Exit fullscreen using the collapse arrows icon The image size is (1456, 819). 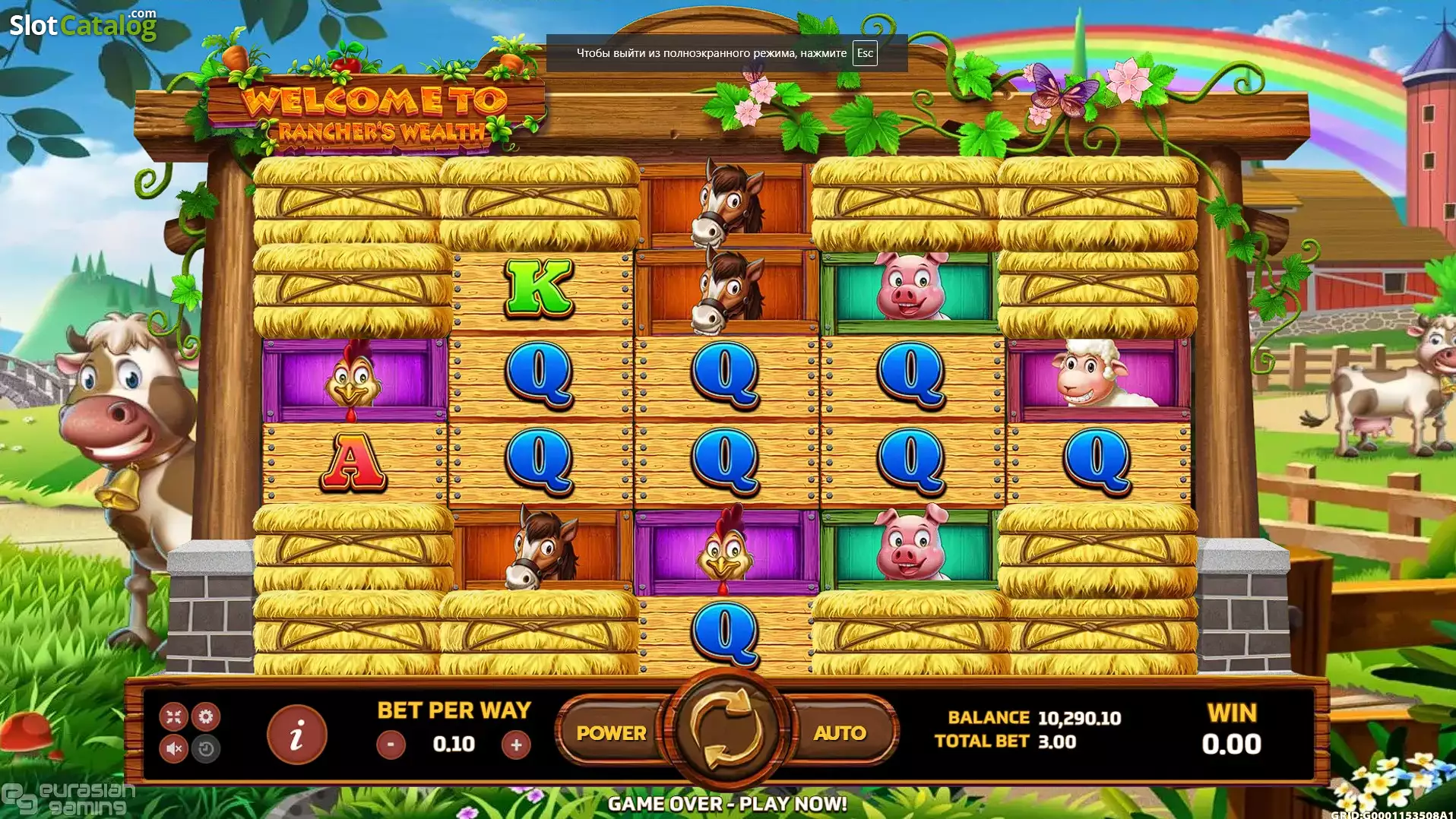173,716
